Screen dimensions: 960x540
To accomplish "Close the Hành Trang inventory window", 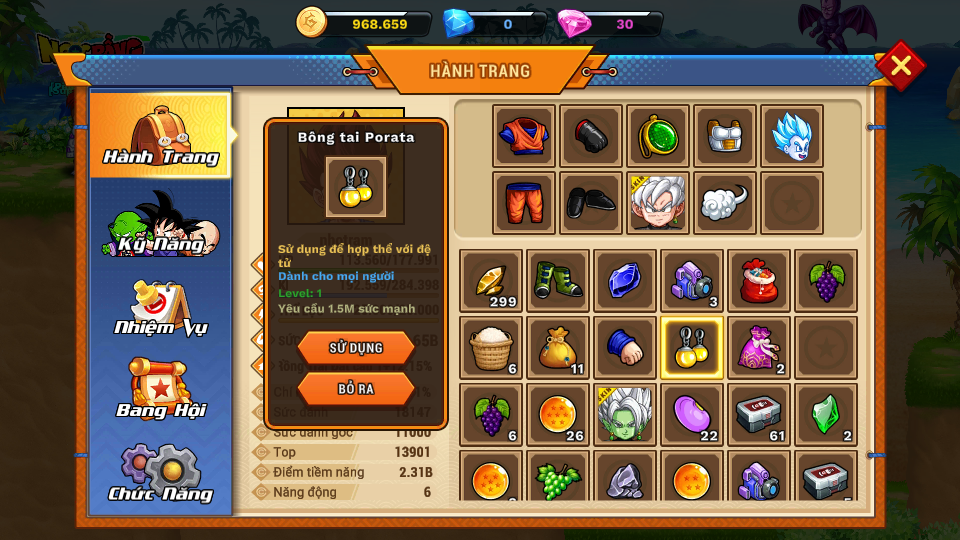I will click(x=900, y=66).
